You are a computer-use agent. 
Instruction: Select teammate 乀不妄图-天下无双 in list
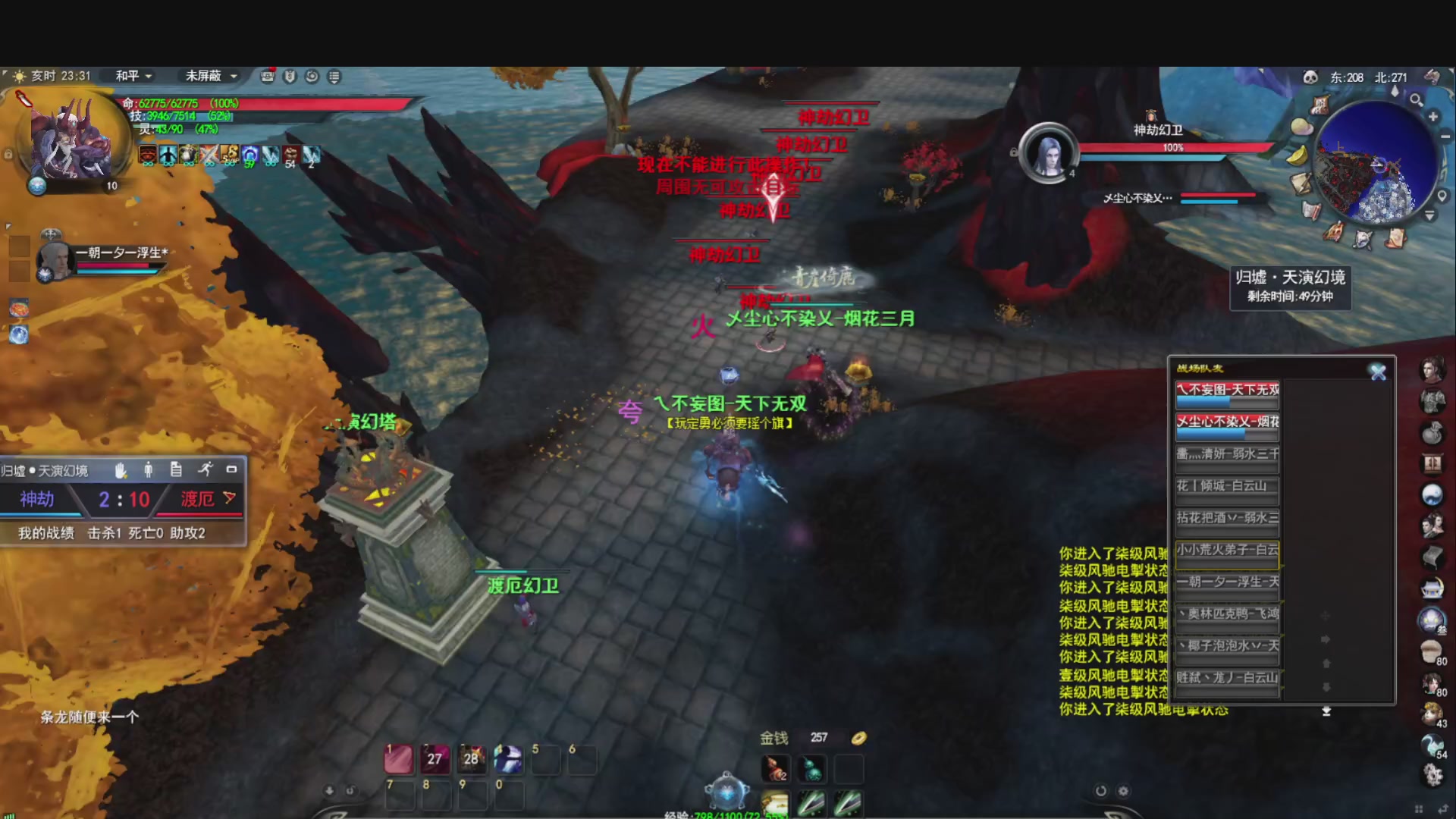1227,390
